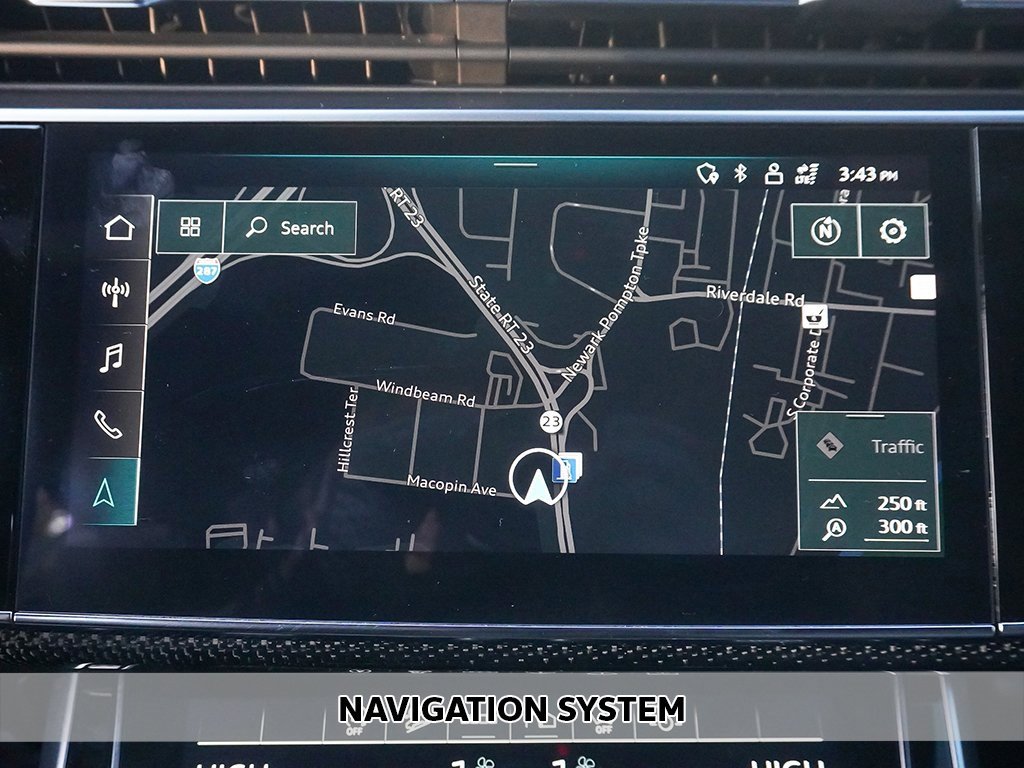This screenshot has height=768, width=1024.
Task: Tap the white square map marker
Action: click(x=923, y=288)
